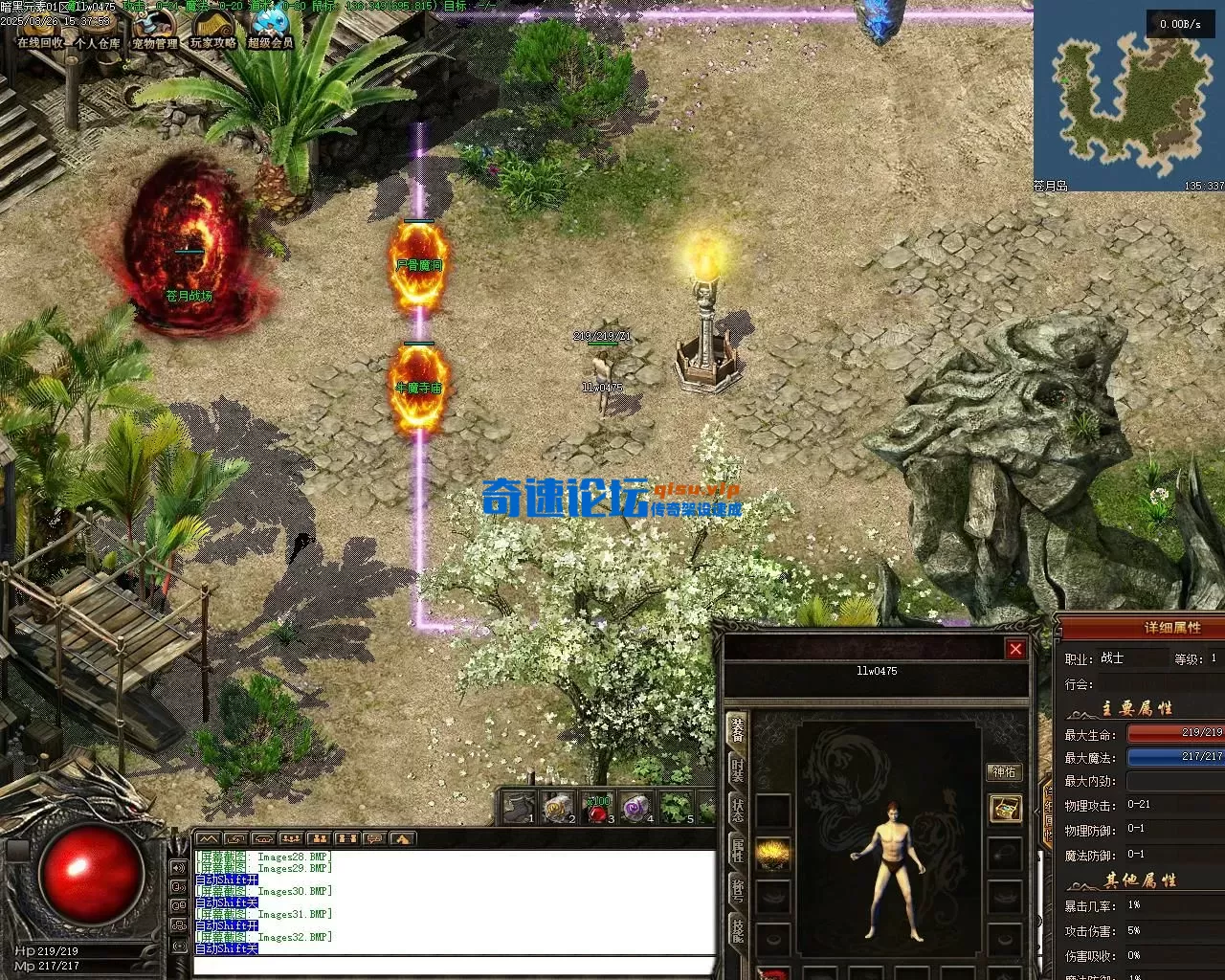Select the glowing golden equipped item slot

(x=773, y=854)
